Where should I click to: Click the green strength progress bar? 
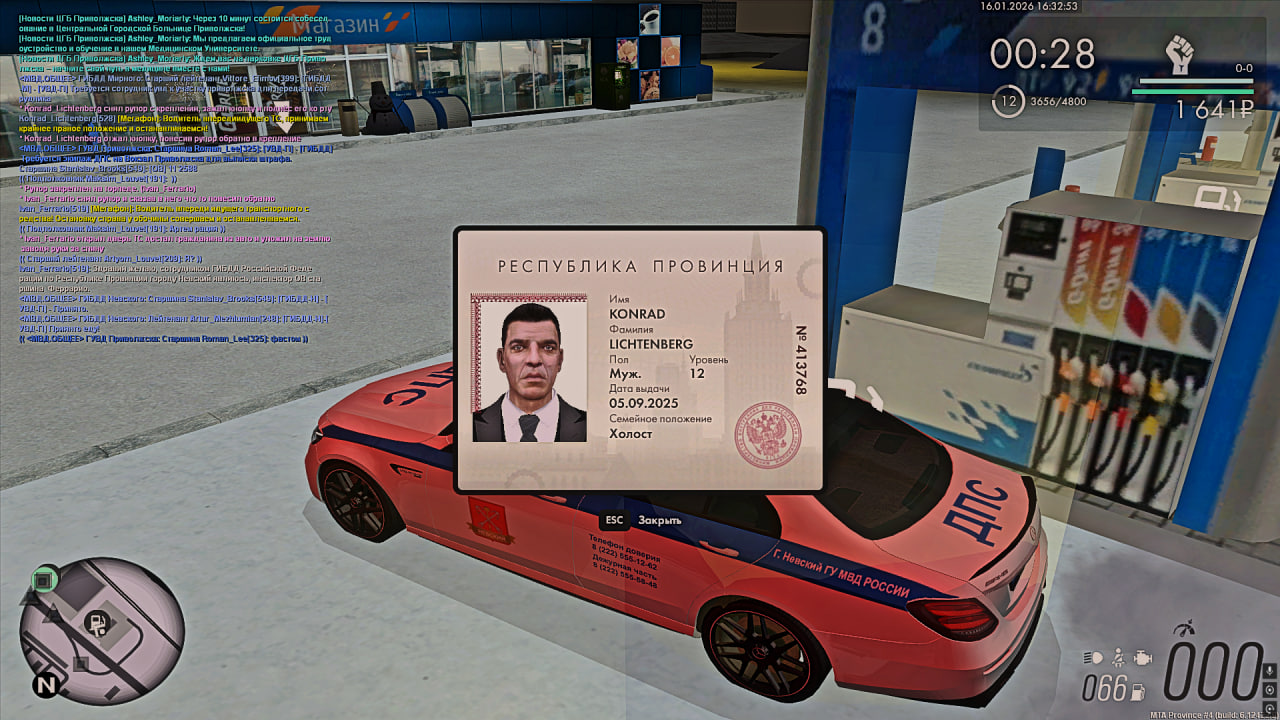(1192, 91)
